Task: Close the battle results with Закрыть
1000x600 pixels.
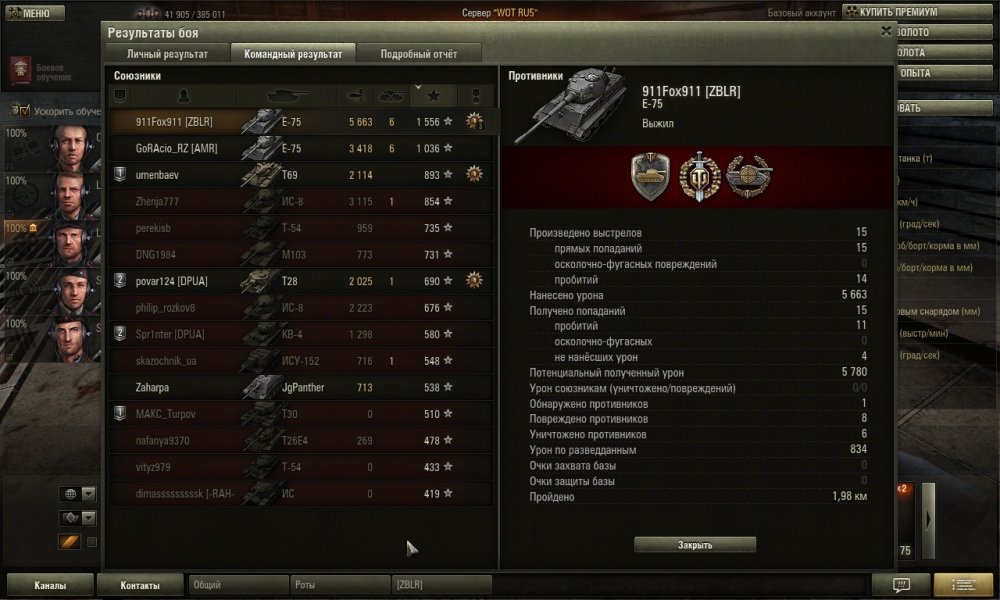Action: click(x=695, y=545)
